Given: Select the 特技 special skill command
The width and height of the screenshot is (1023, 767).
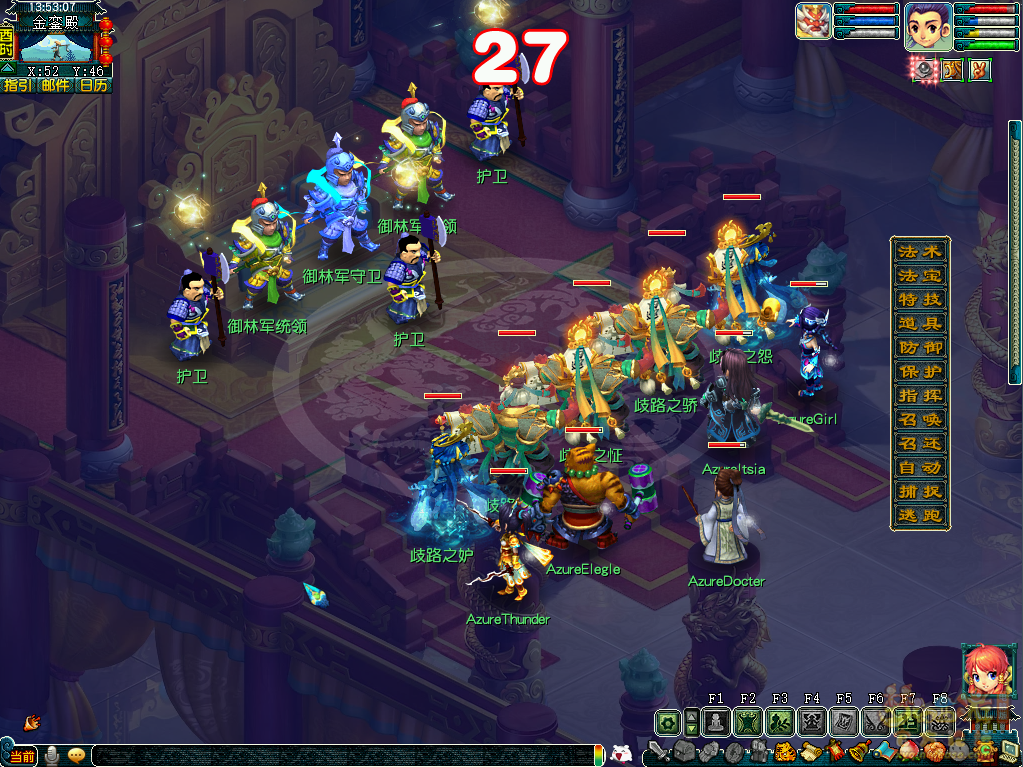Looking at the screenshot, I should 920,300.
